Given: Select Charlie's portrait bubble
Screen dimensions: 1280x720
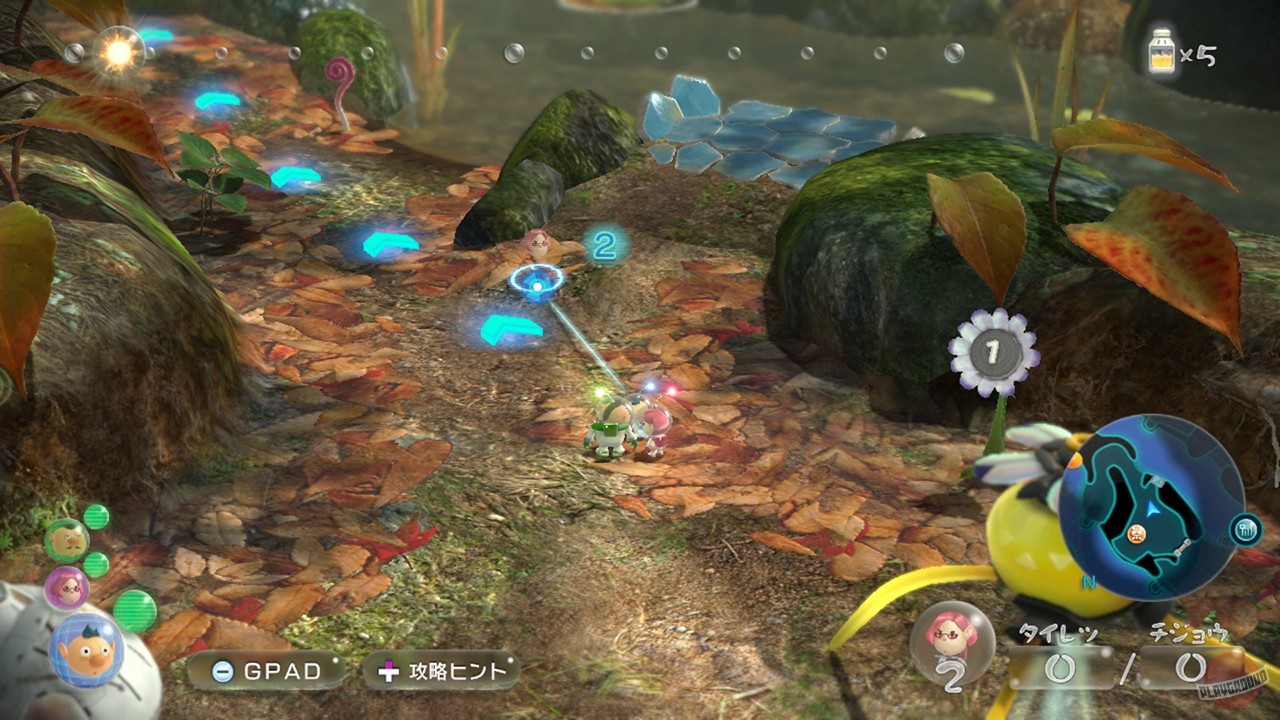Looking at the screenshot, I should [x=67, y=541].
